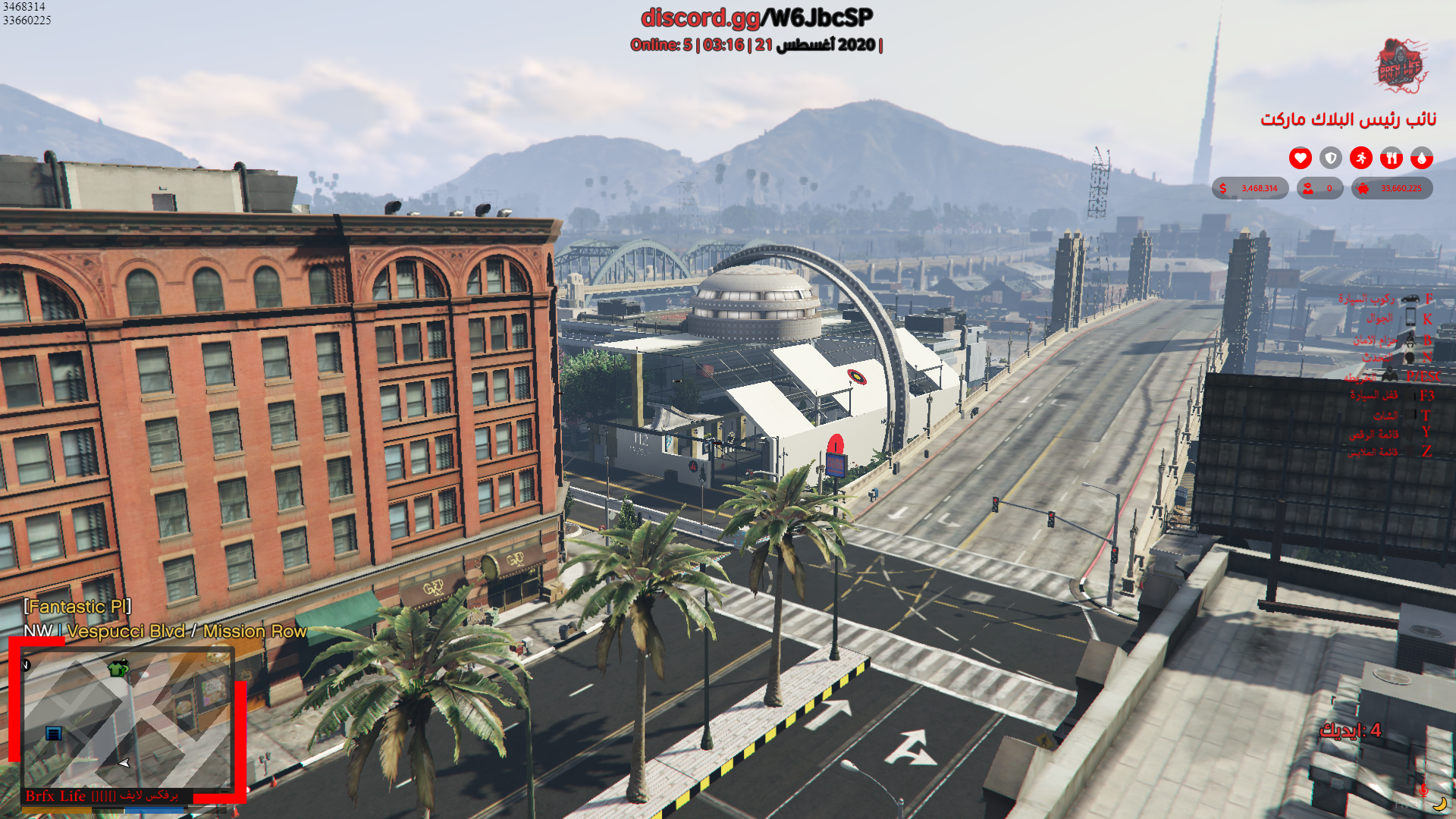The image size is (1456, 819).
Task: Select the blue garage blip on minimap
Action: (53, 733)
